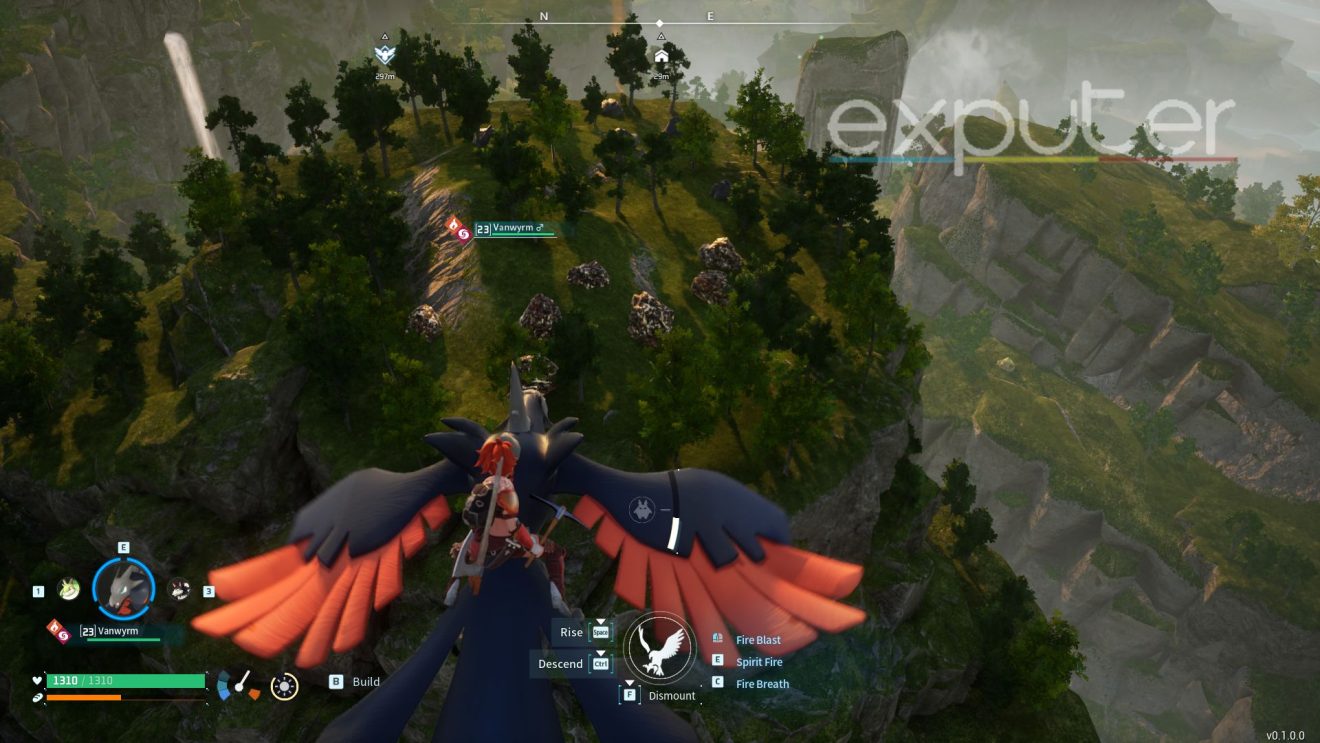Select the dark Pal icon in slot 3
Screen dimensions: 1320x743
[179, 589]
